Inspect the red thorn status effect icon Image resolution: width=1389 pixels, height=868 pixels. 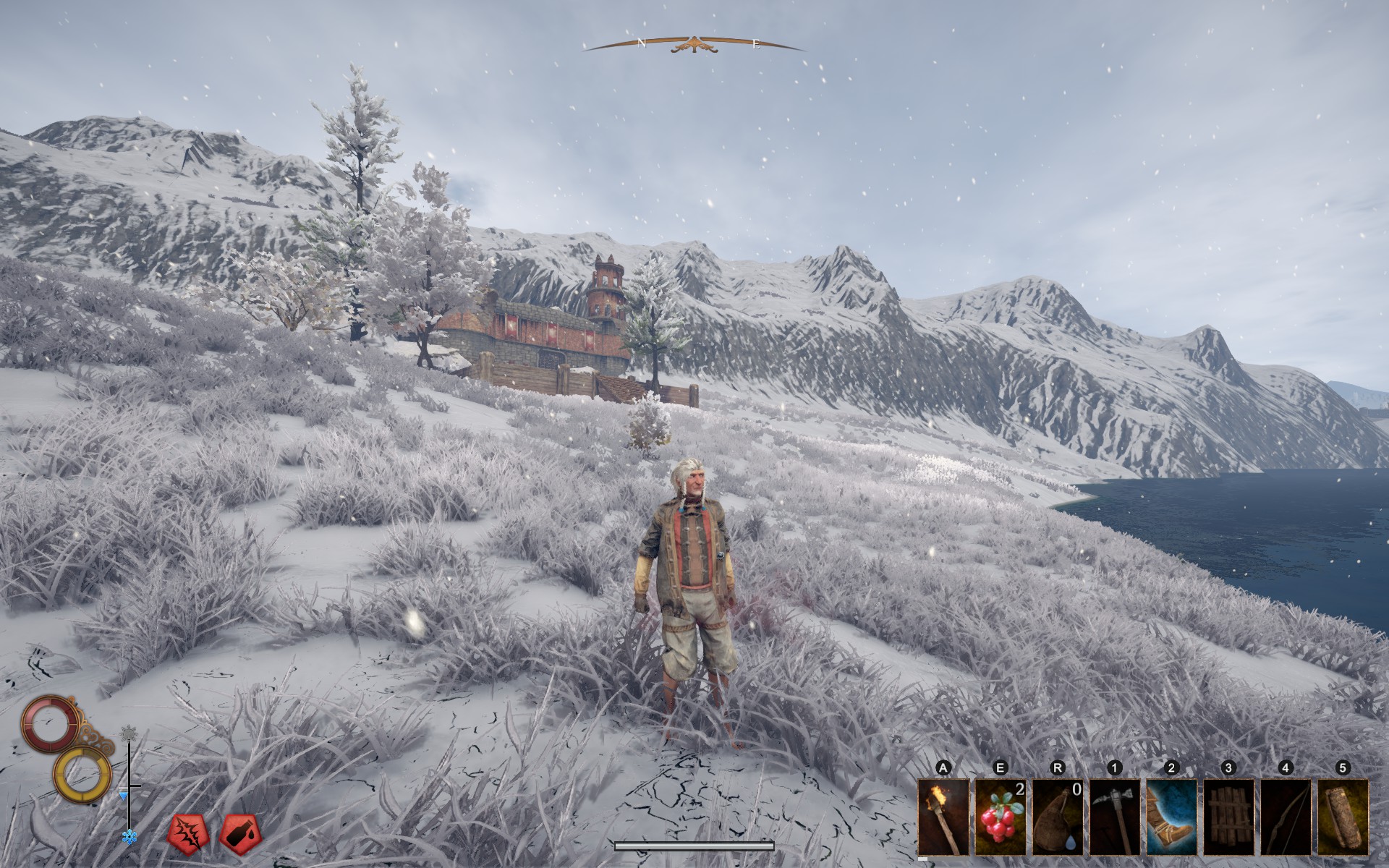[x=187, y=835]
